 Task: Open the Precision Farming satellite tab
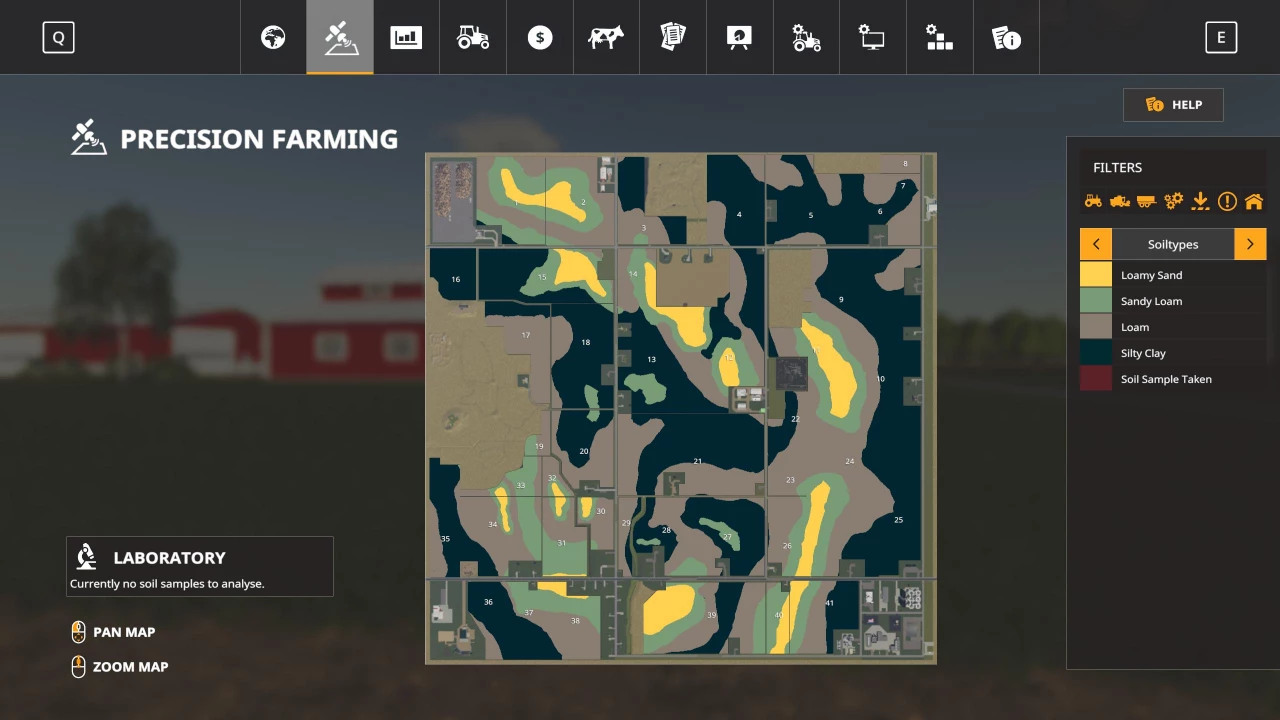pos(339,37)
